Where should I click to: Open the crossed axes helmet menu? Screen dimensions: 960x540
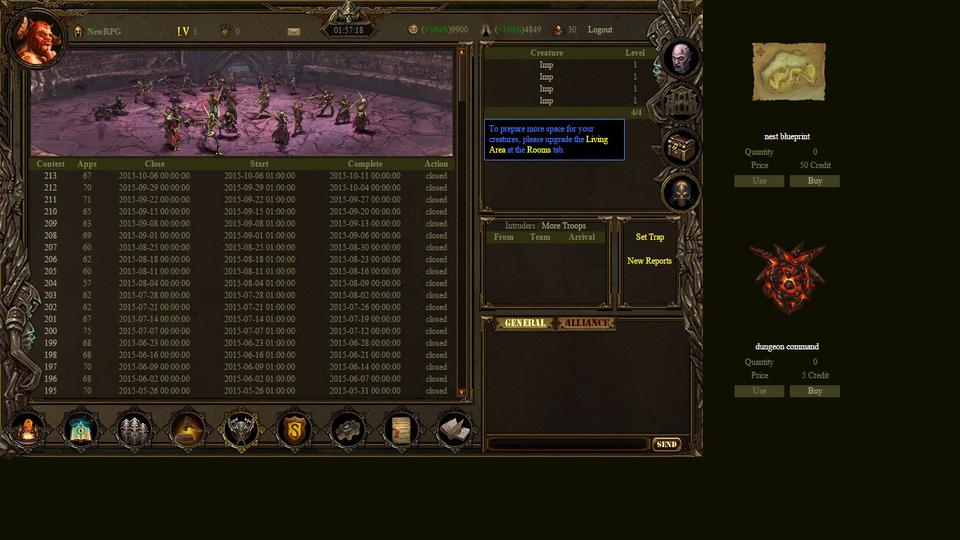pyautogui.click(x=240, y=430)
